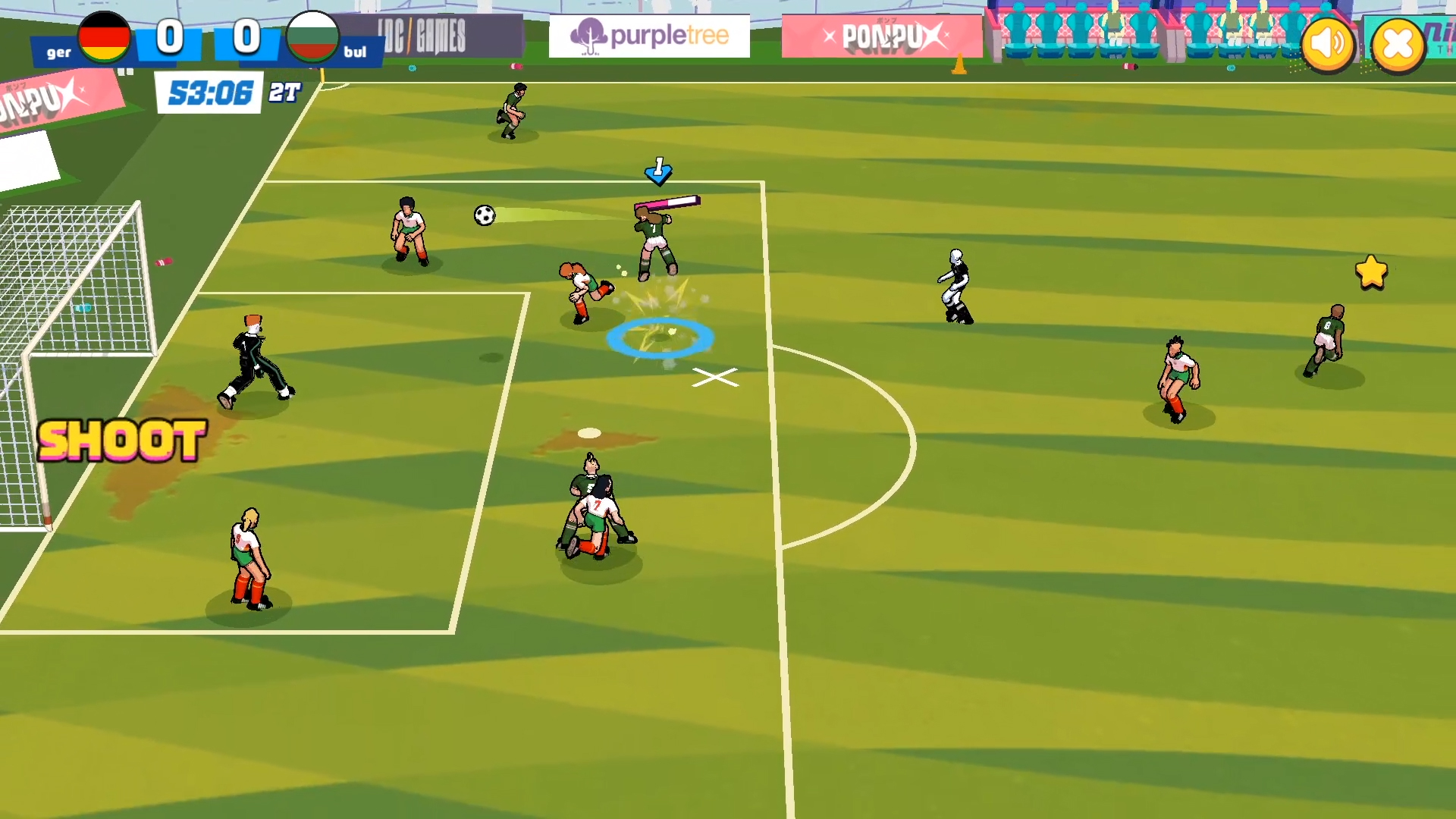Close the match with the X button

pyautogui.click(x=1398, y=46)
